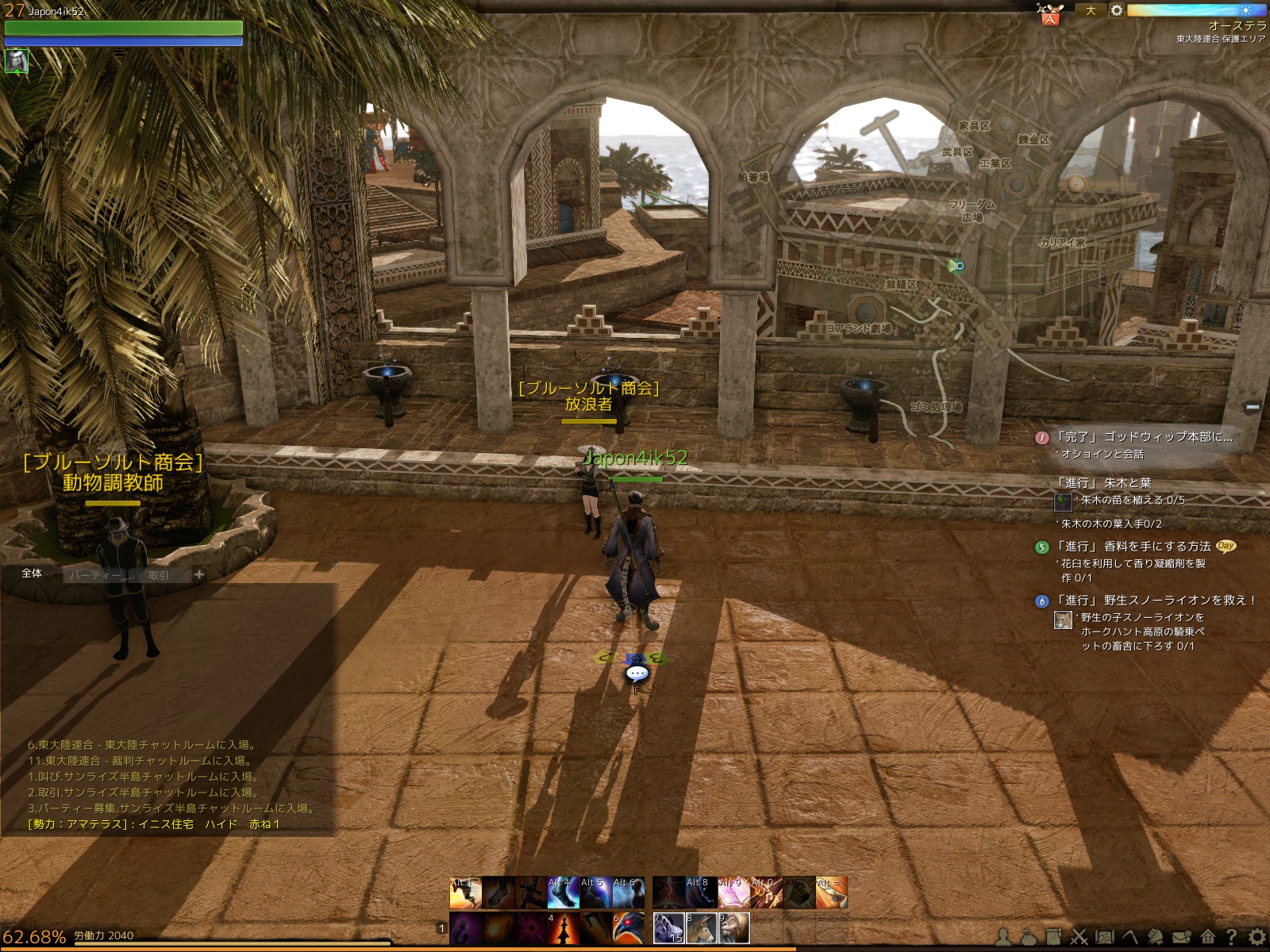Add a new chat tab with plus button

[199, 574]
